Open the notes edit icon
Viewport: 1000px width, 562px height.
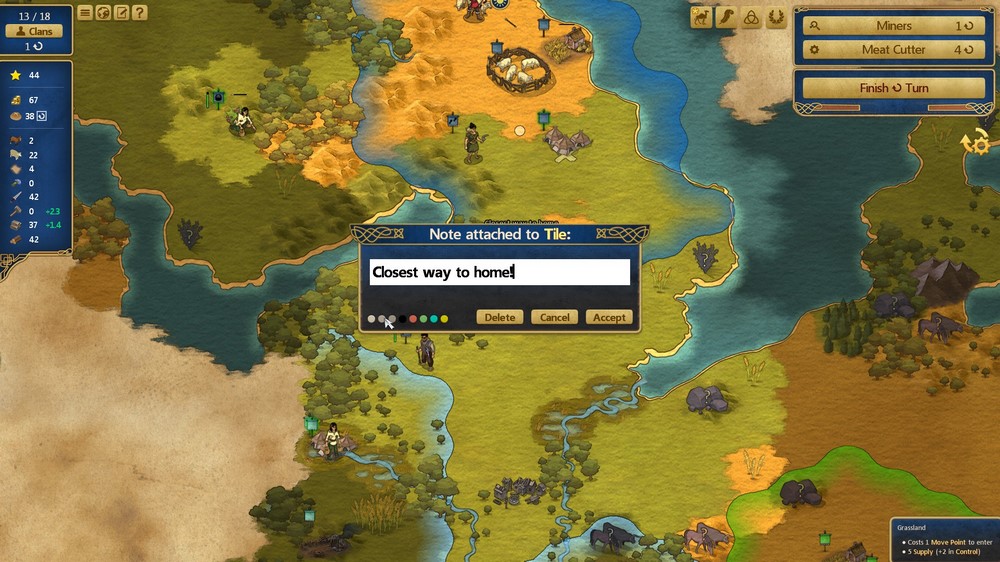pyautogui.click(x=121, y=13)
